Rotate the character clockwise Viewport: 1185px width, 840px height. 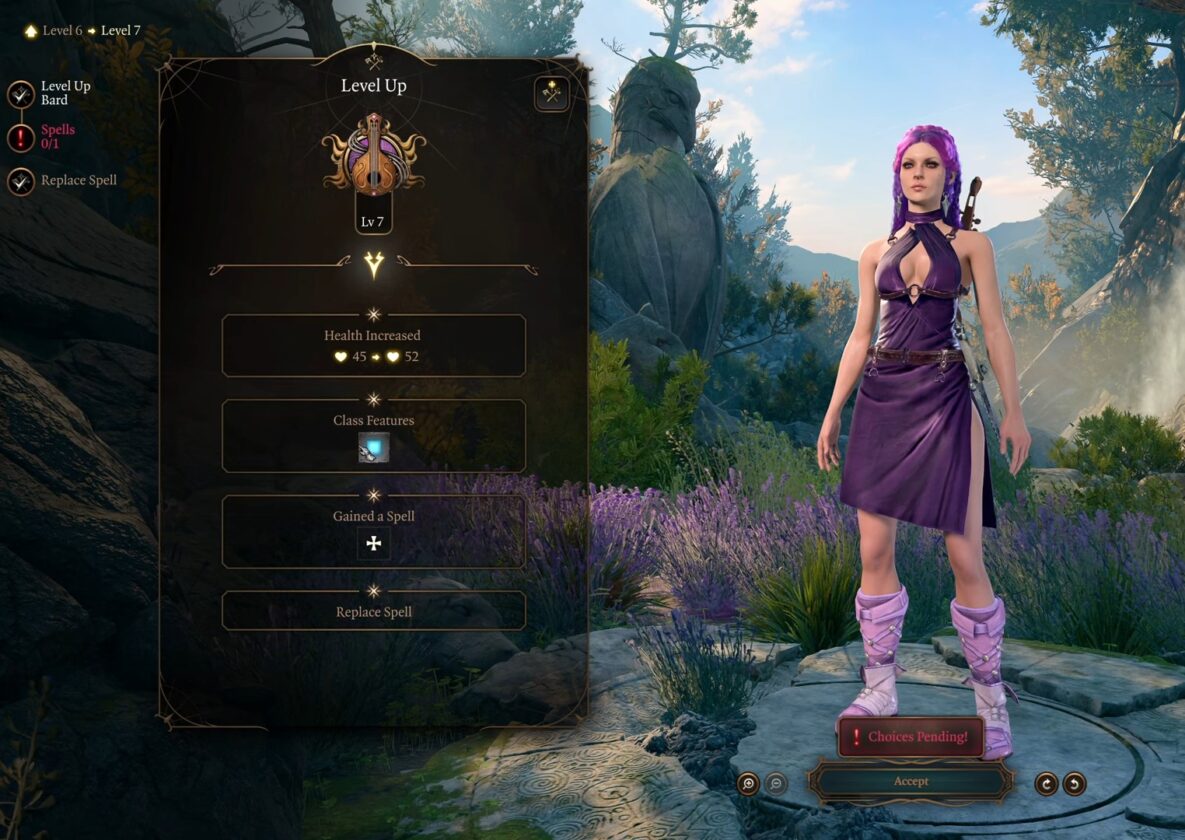1046,783
